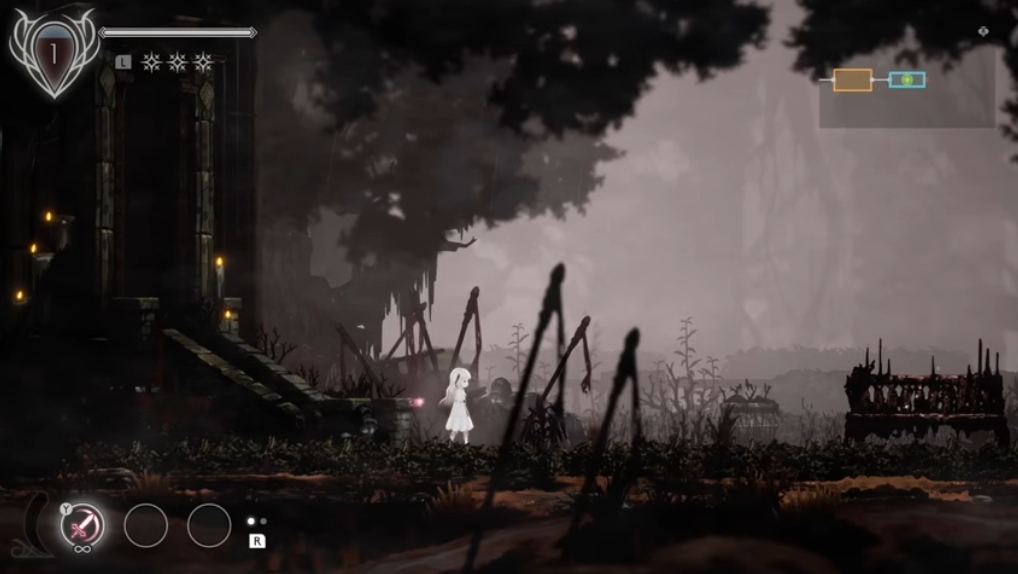This screenshot has height=574, width=1018.
Task: Click the orange room on the minimap
Action: pyautogui.click(x=852, y=80)
